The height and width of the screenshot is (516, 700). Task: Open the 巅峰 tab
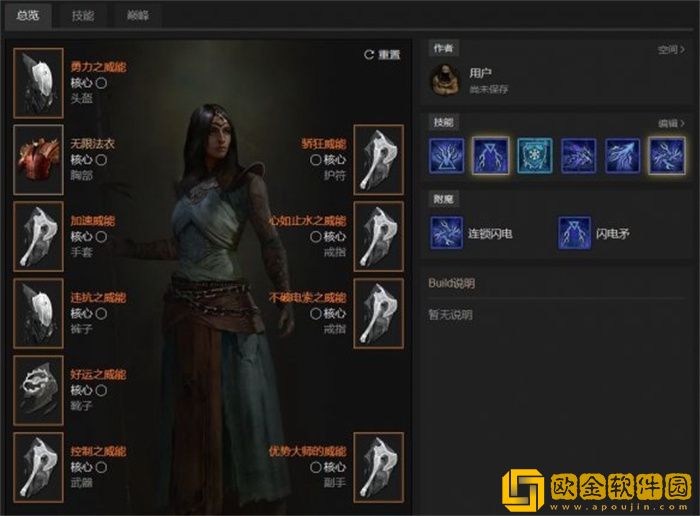[138, 16]
